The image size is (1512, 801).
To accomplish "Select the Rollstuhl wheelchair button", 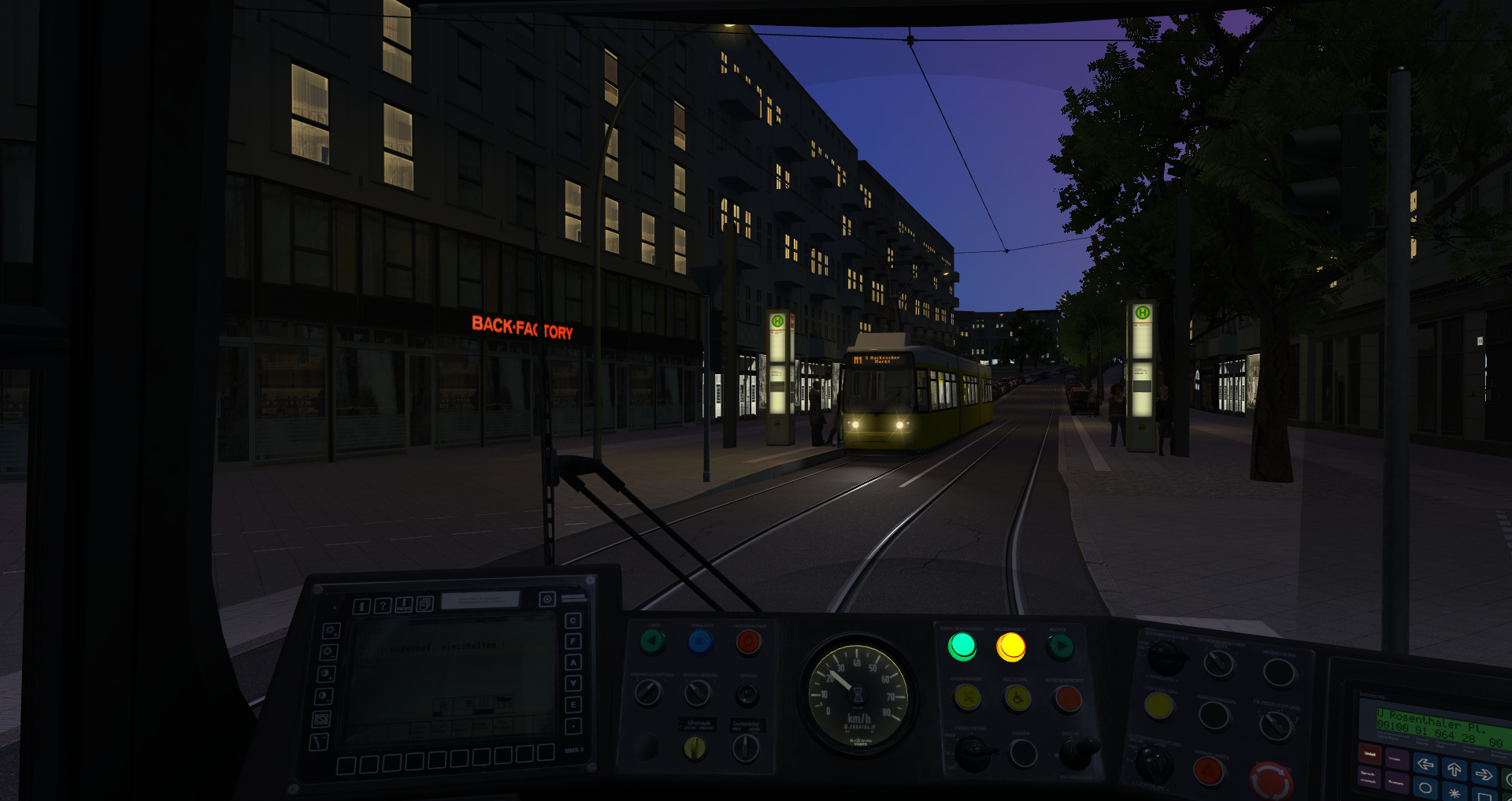I will 1017,698.
